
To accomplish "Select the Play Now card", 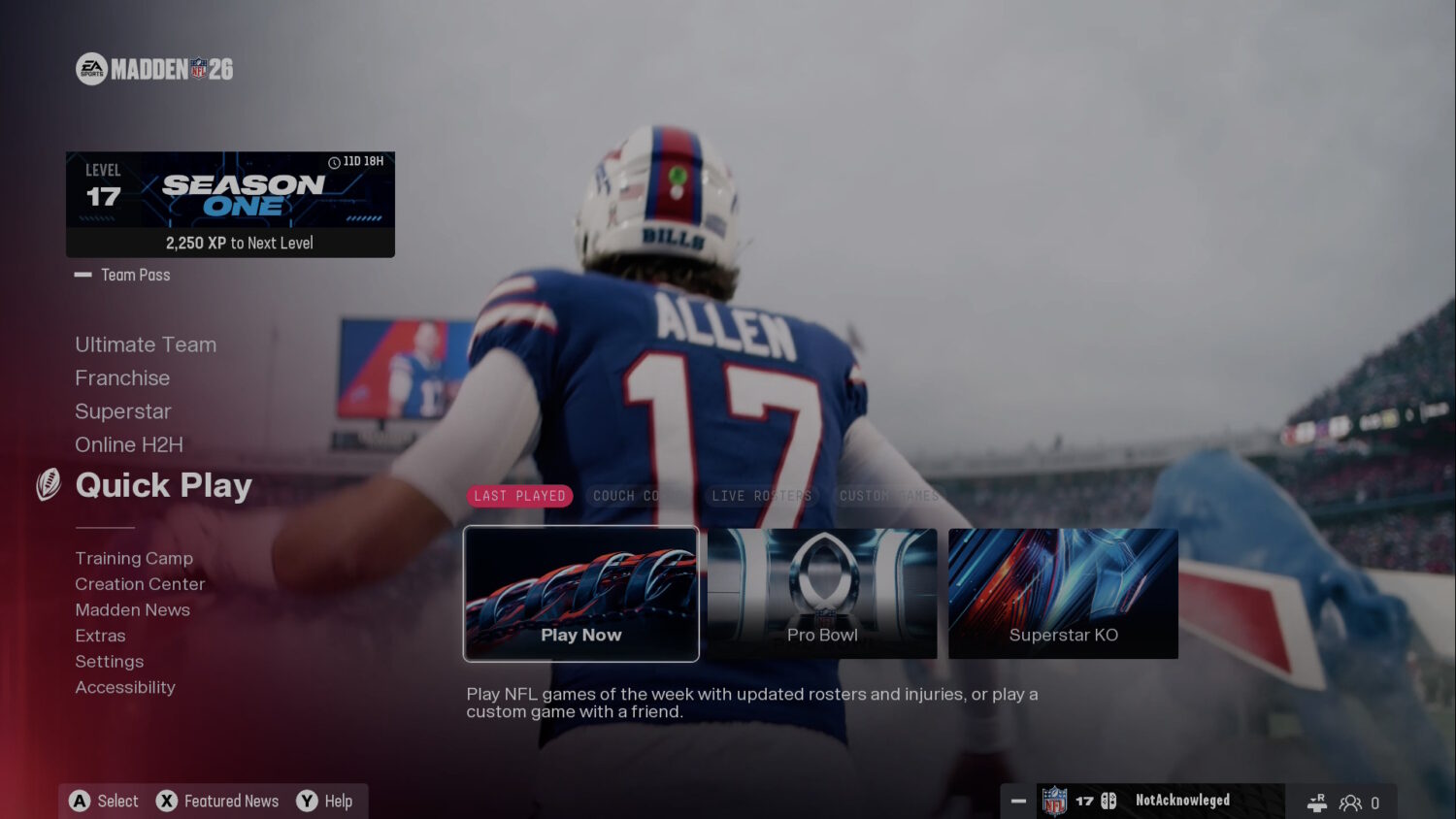I will pyautogui.click(x=581, y=593).
